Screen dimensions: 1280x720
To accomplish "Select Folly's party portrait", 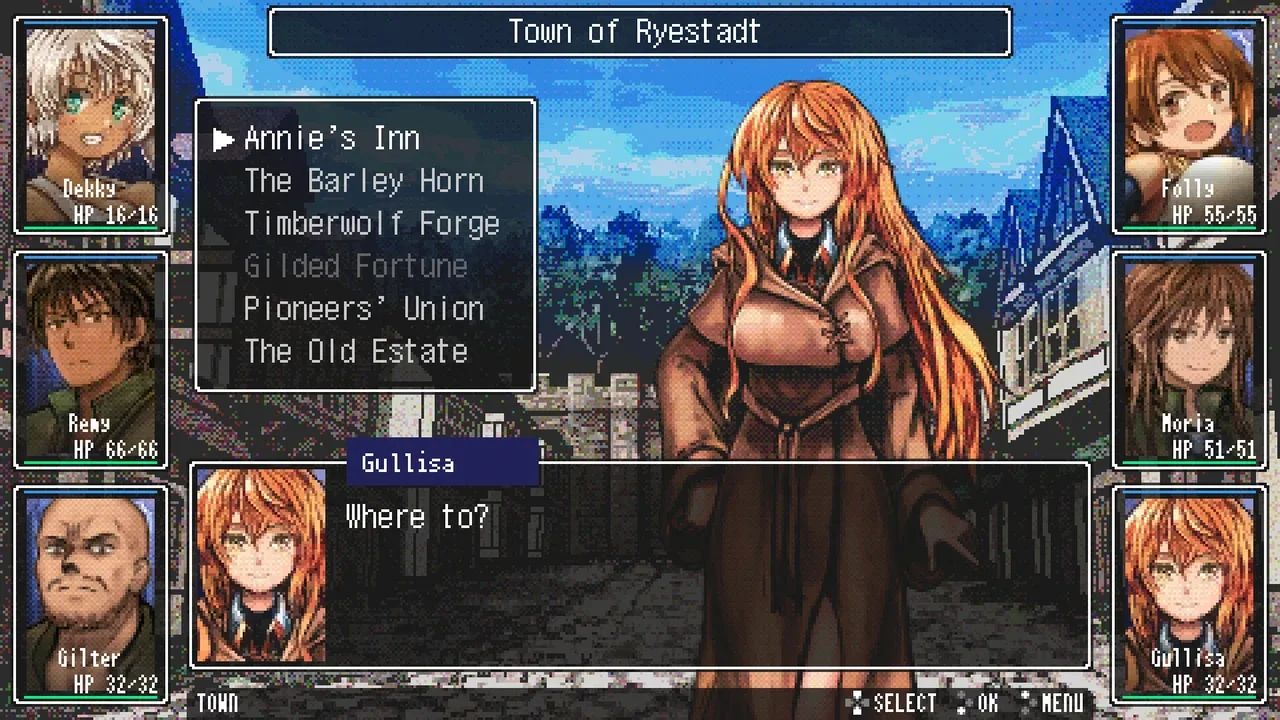I will tap(1188, 125).
